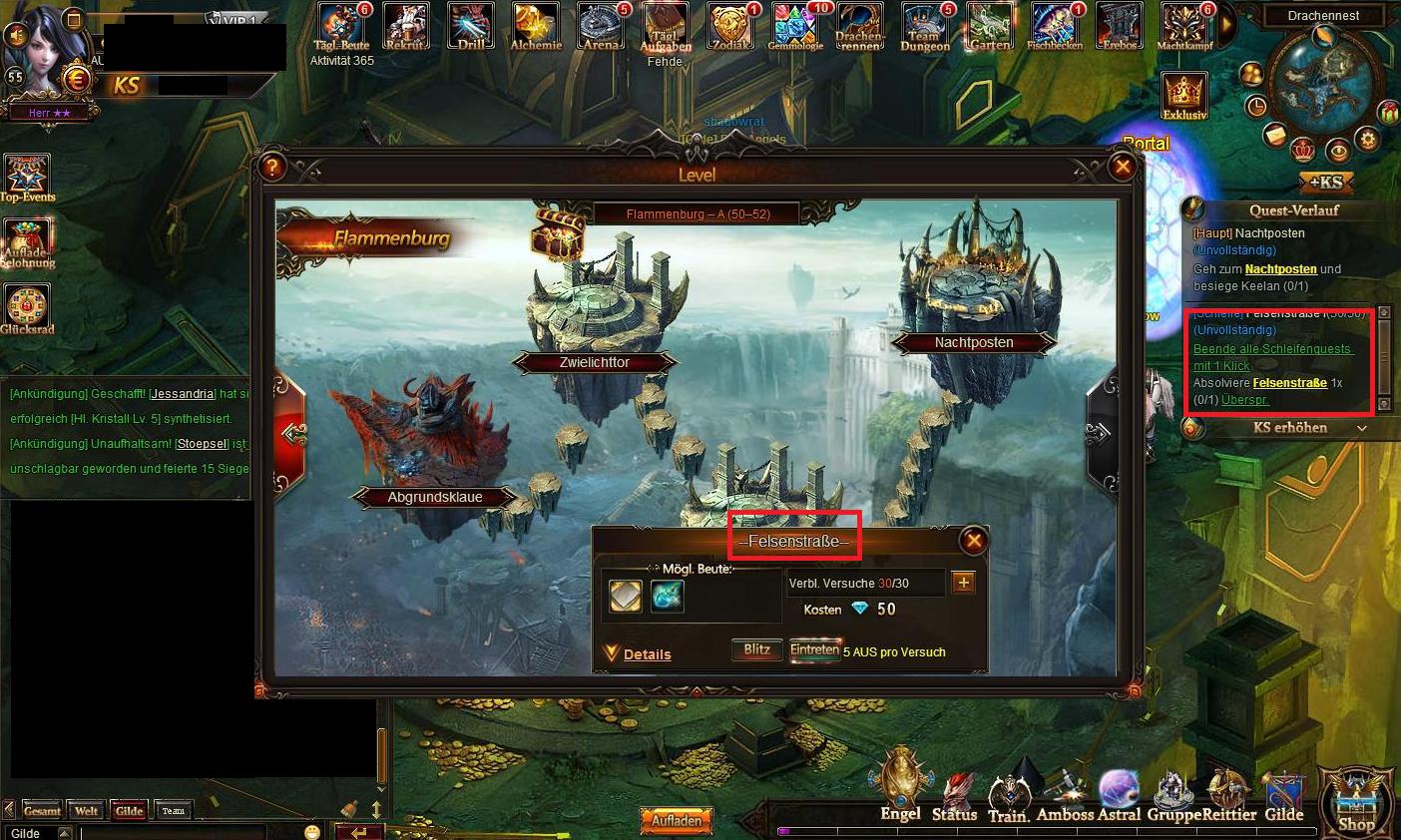The image size is (1401, 840).
Task: Close the Level window
Action: pos(1123,167)
